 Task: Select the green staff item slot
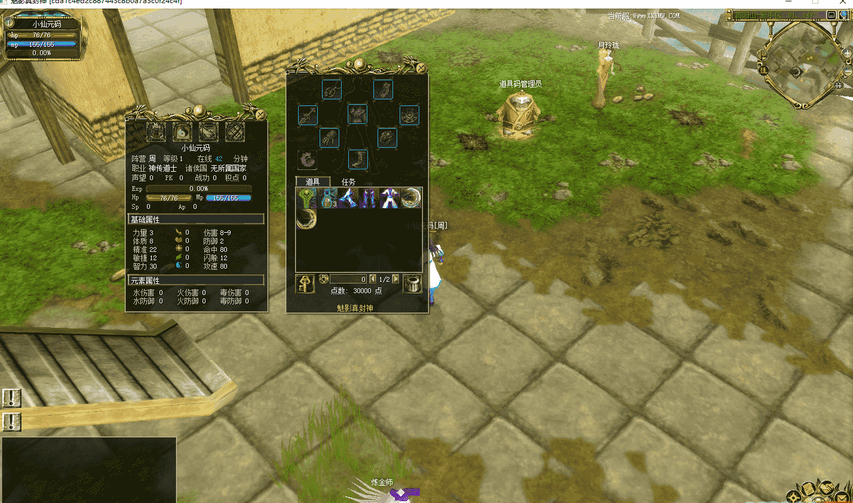point(305,197)
